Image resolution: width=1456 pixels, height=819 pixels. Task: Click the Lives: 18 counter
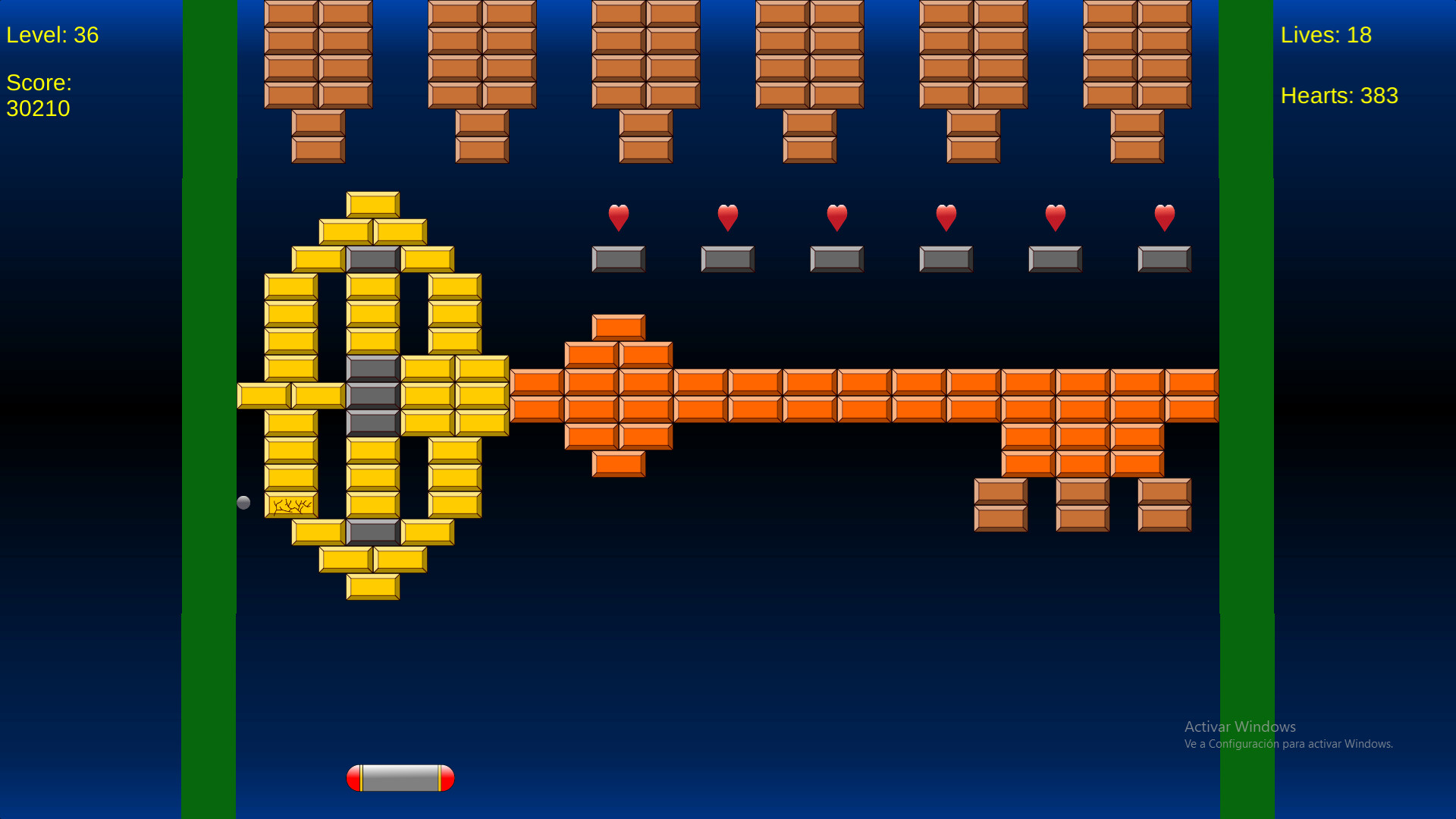(x=1326, y=35)
